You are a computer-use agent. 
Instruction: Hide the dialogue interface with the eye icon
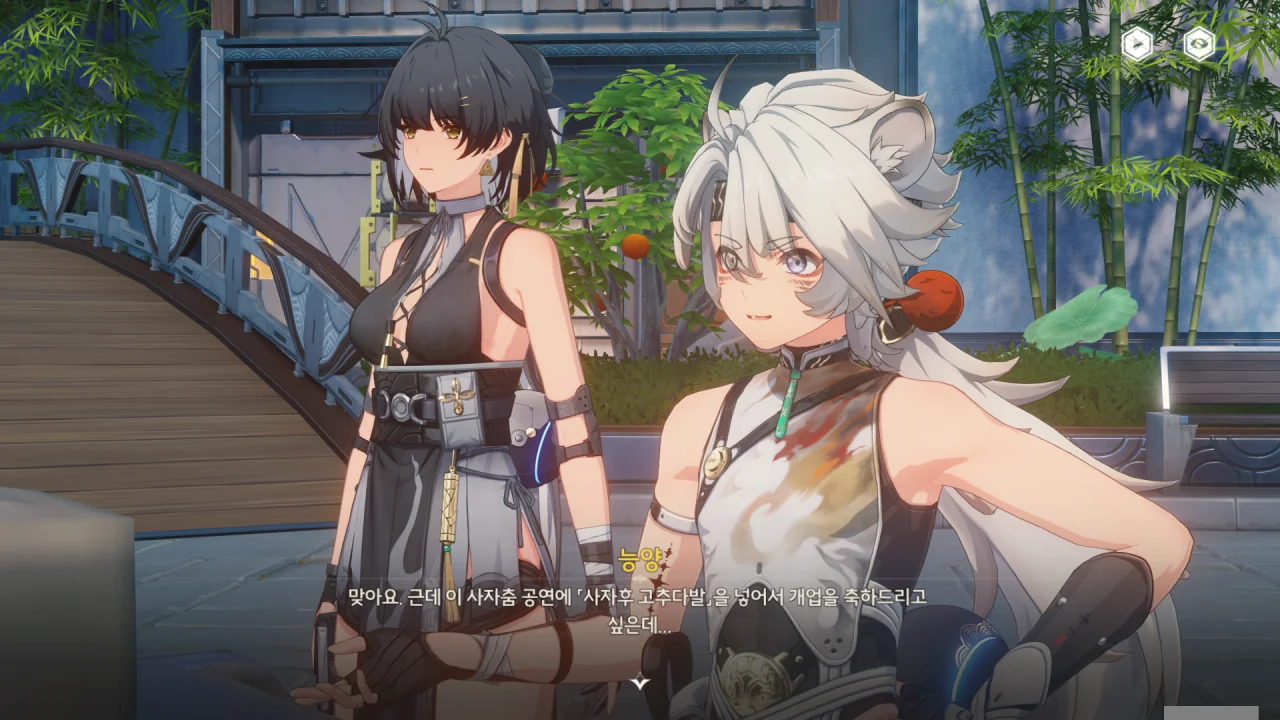pyautogui.click(x=1199, y=44)
